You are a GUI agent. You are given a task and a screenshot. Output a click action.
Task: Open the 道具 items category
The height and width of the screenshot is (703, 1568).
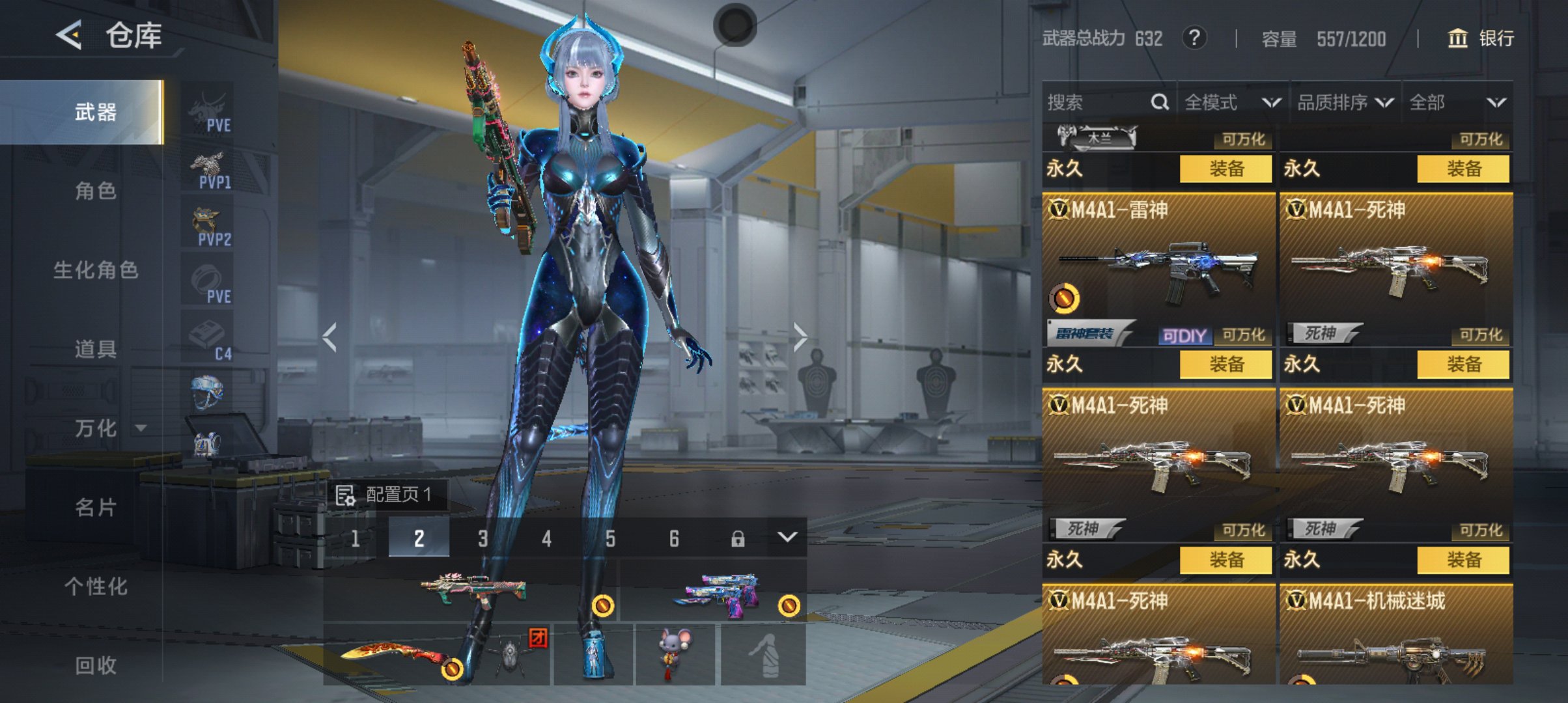coord(95,349)
